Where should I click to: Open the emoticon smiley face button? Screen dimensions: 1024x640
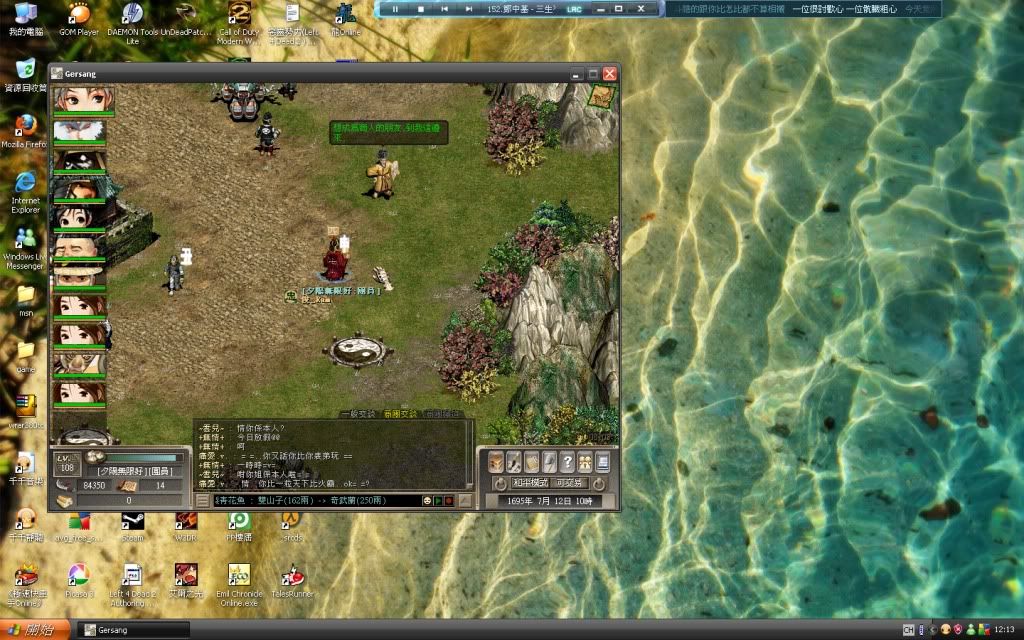coord(427,500)
